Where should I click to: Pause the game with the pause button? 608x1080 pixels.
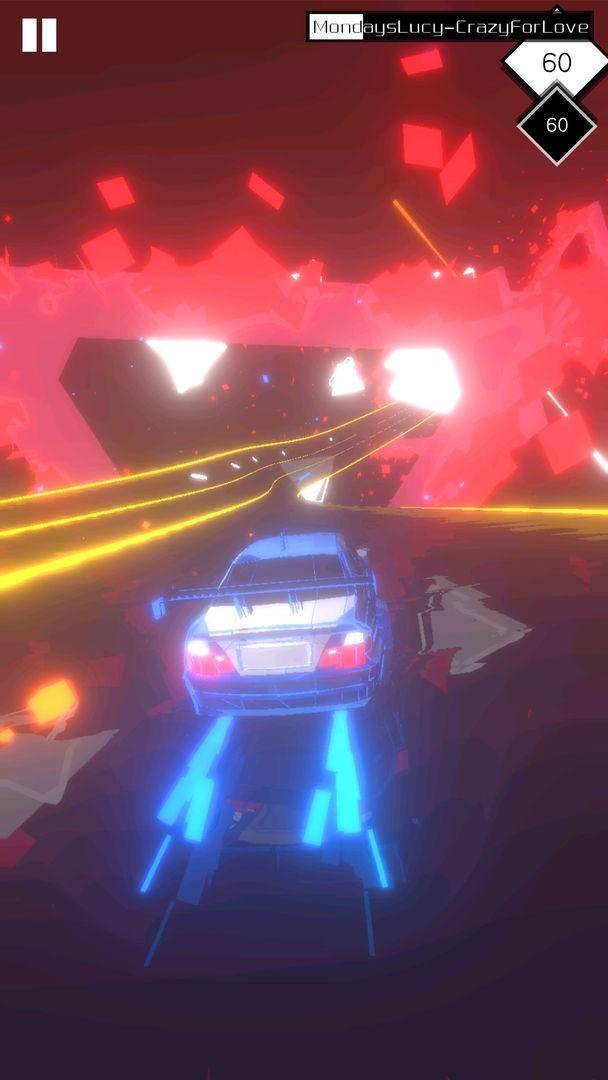point(39,35)
